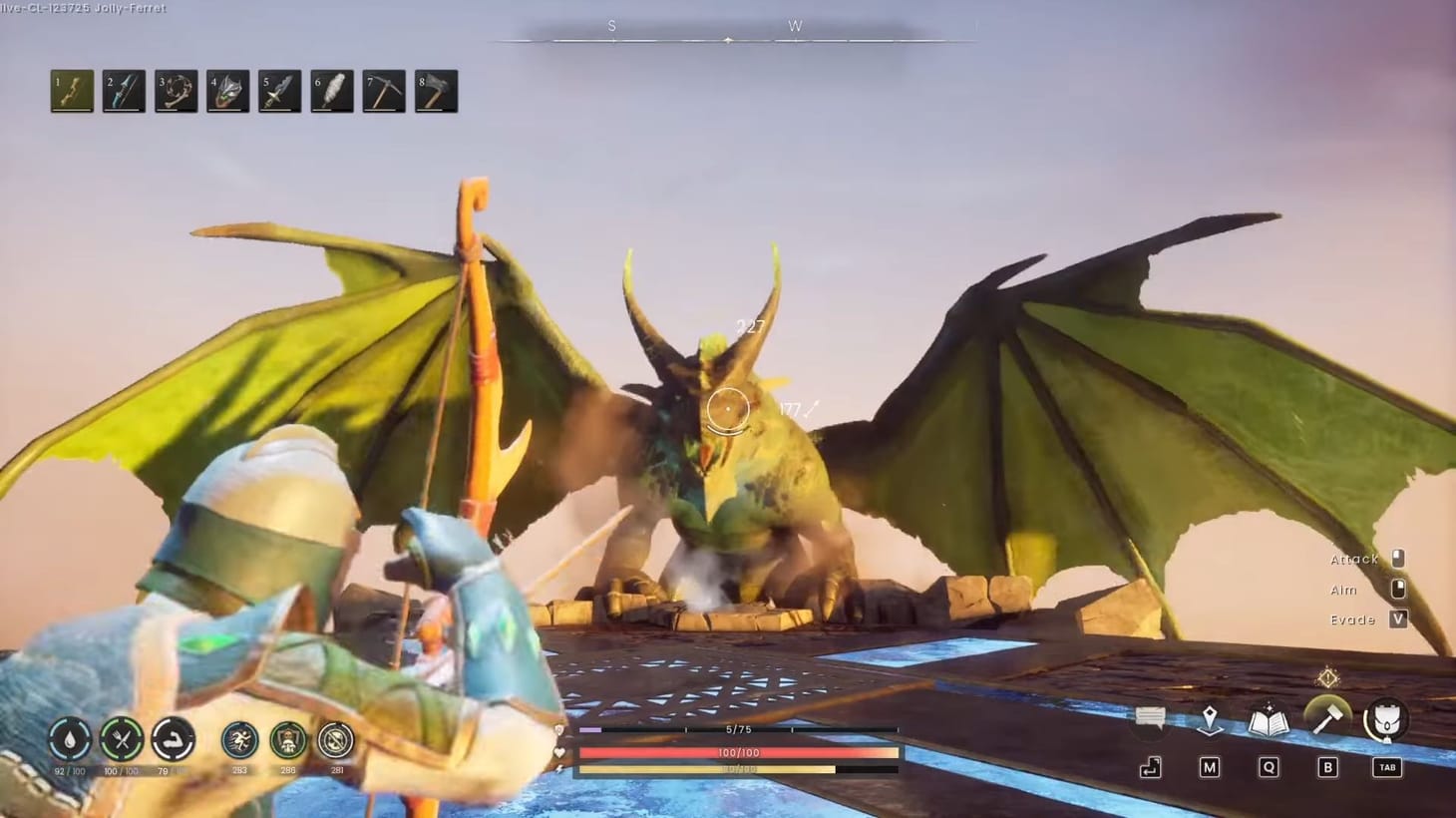This screenshot has height=818, width=1456.
Task: Select the bow in hotbar slot 1
Action: [x=71, y=91]
